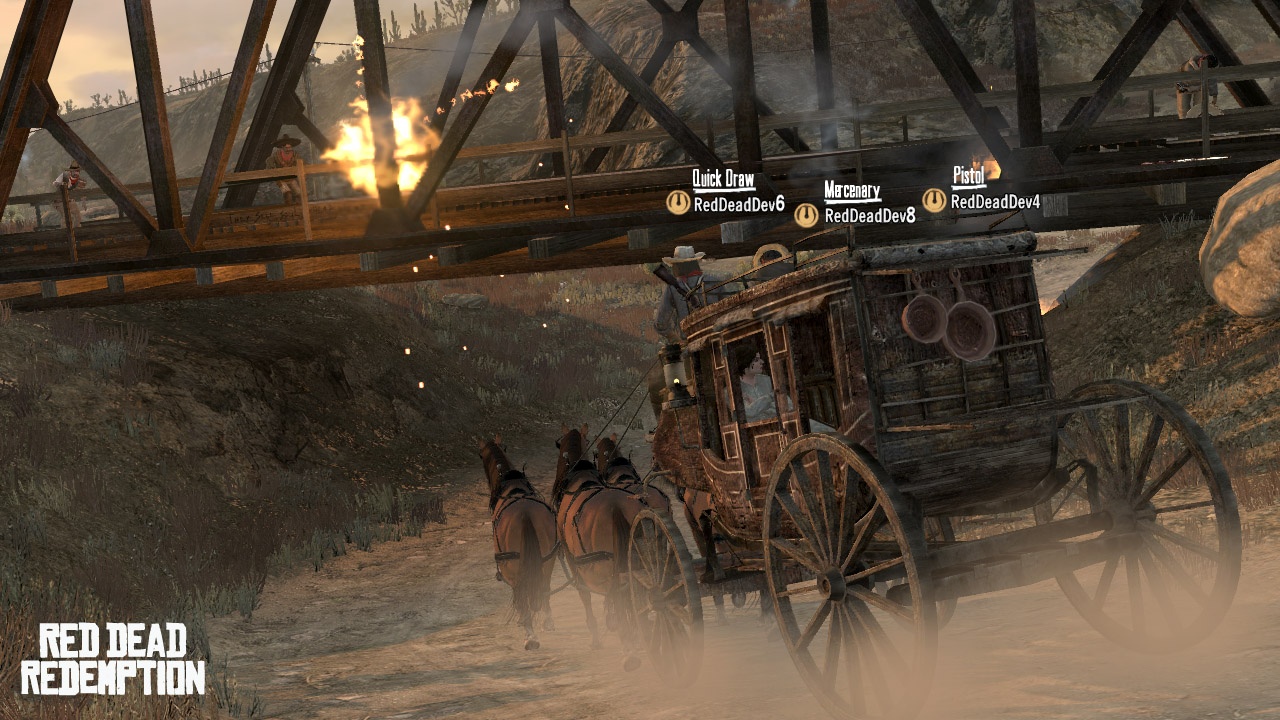Image resolution: width=1280 pixels, height=720 pixels.
Task: Choose the RedDeadDev8 player name tag
Action: click(869, 215)
